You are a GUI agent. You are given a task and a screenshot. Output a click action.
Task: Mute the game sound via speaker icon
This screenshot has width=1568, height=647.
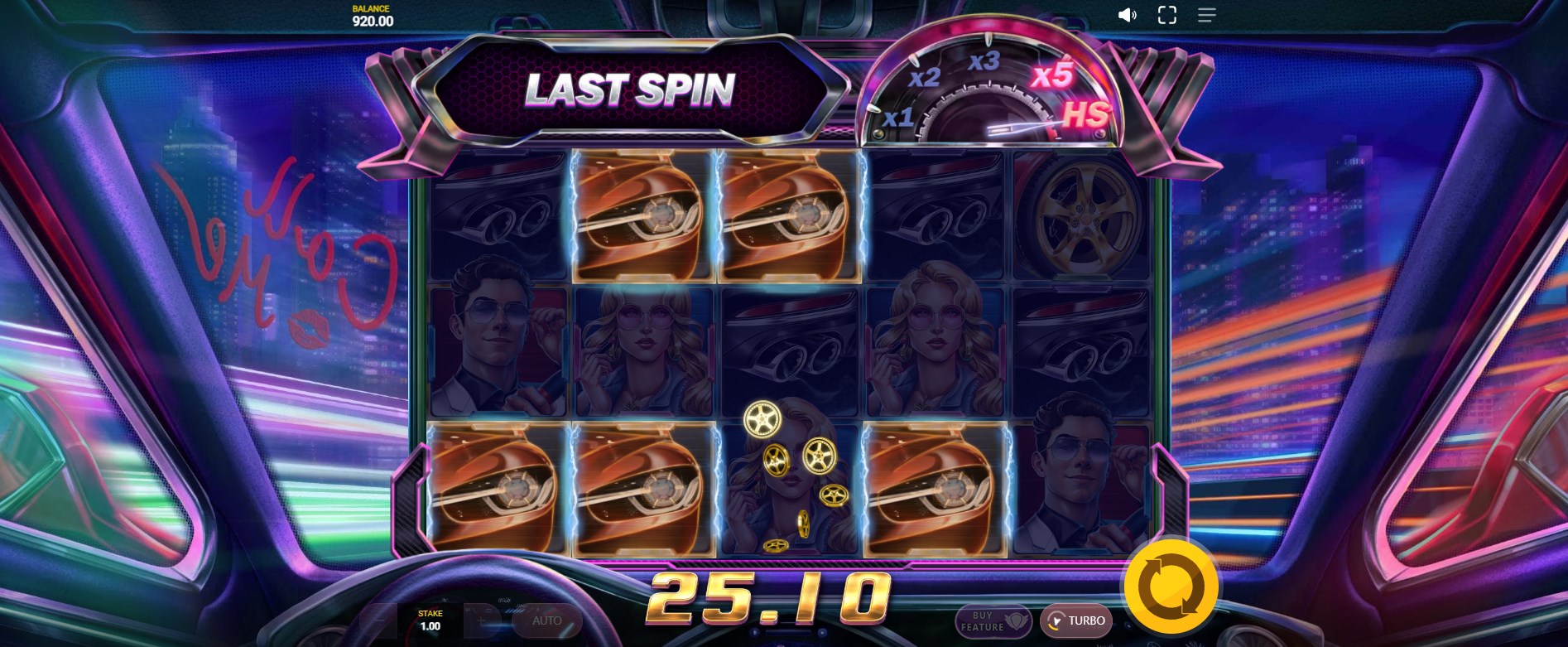[1127, 15]
